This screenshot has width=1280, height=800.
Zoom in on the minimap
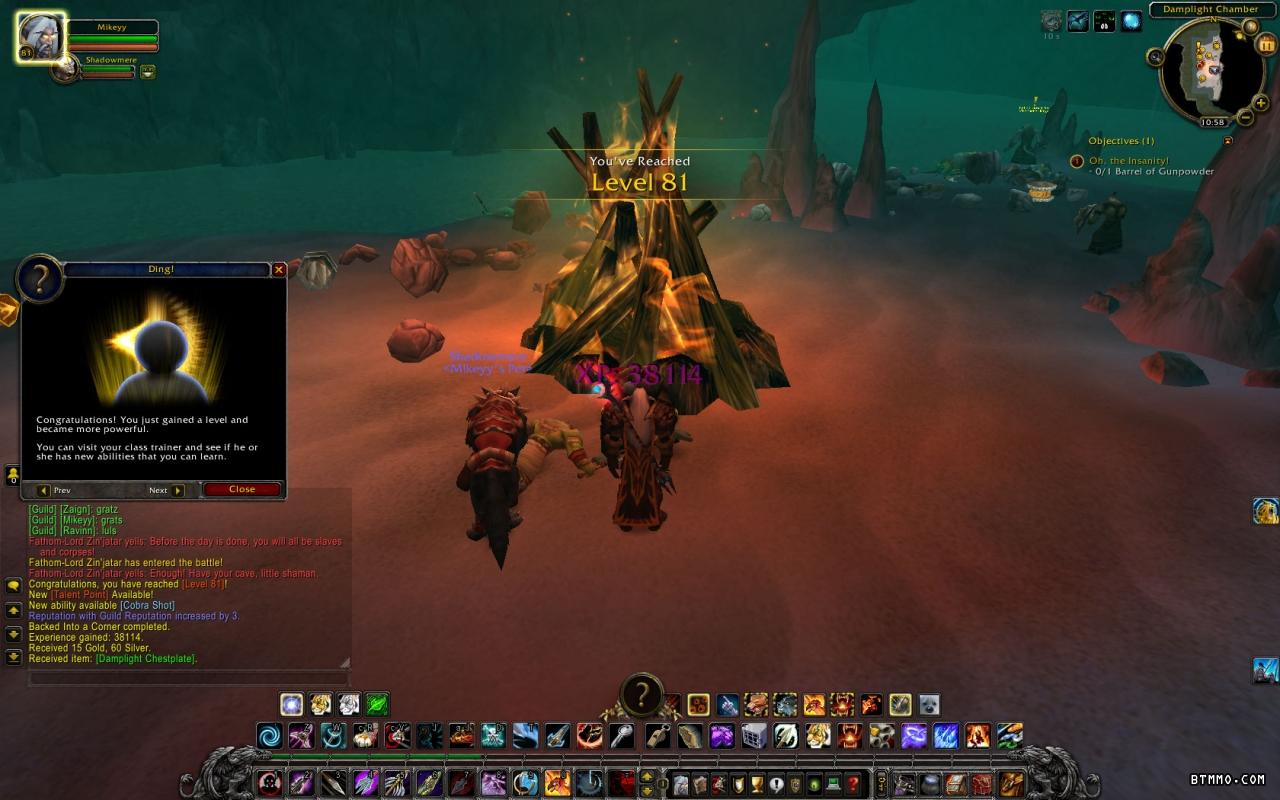(x=1262, y=100)
